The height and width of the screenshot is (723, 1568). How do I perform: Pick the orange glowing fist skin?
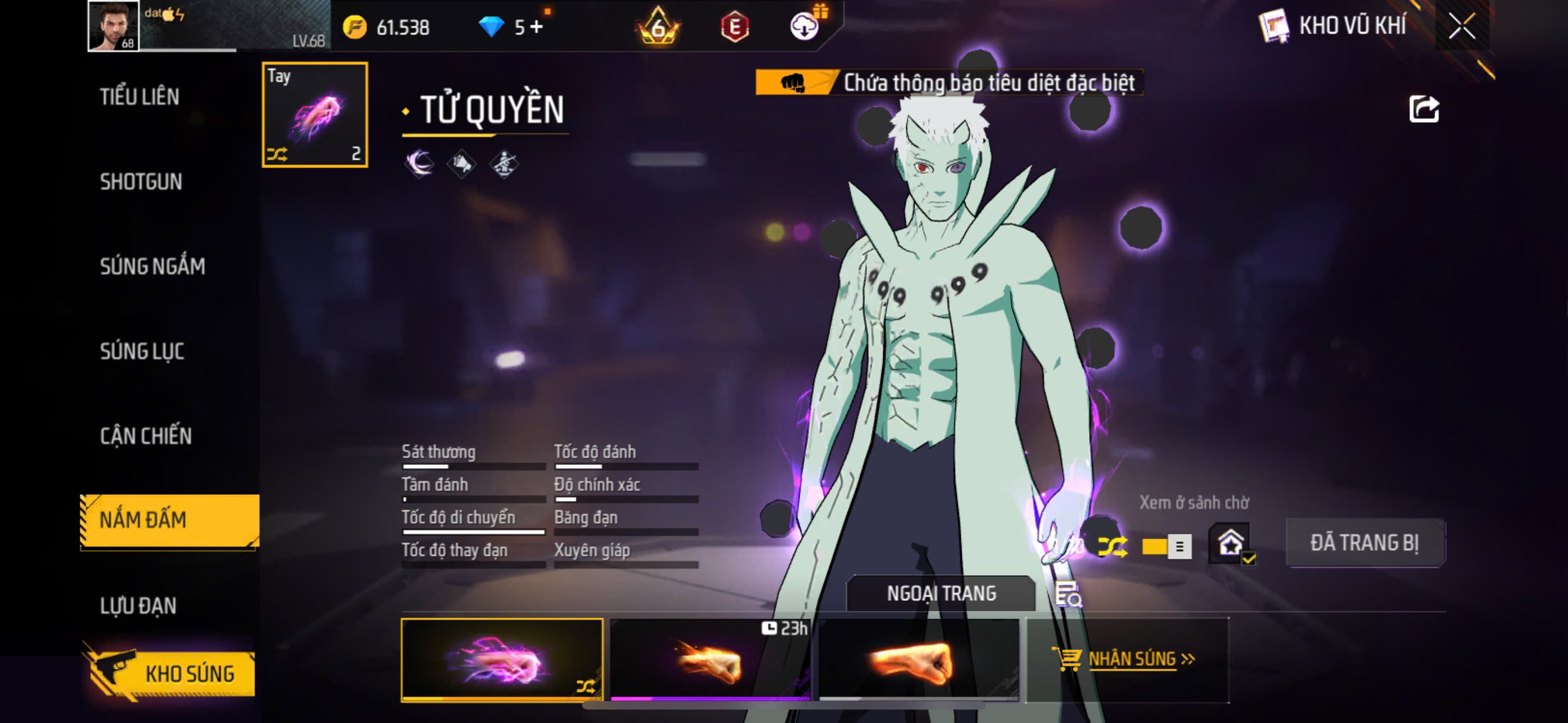(x=919, y=660)
